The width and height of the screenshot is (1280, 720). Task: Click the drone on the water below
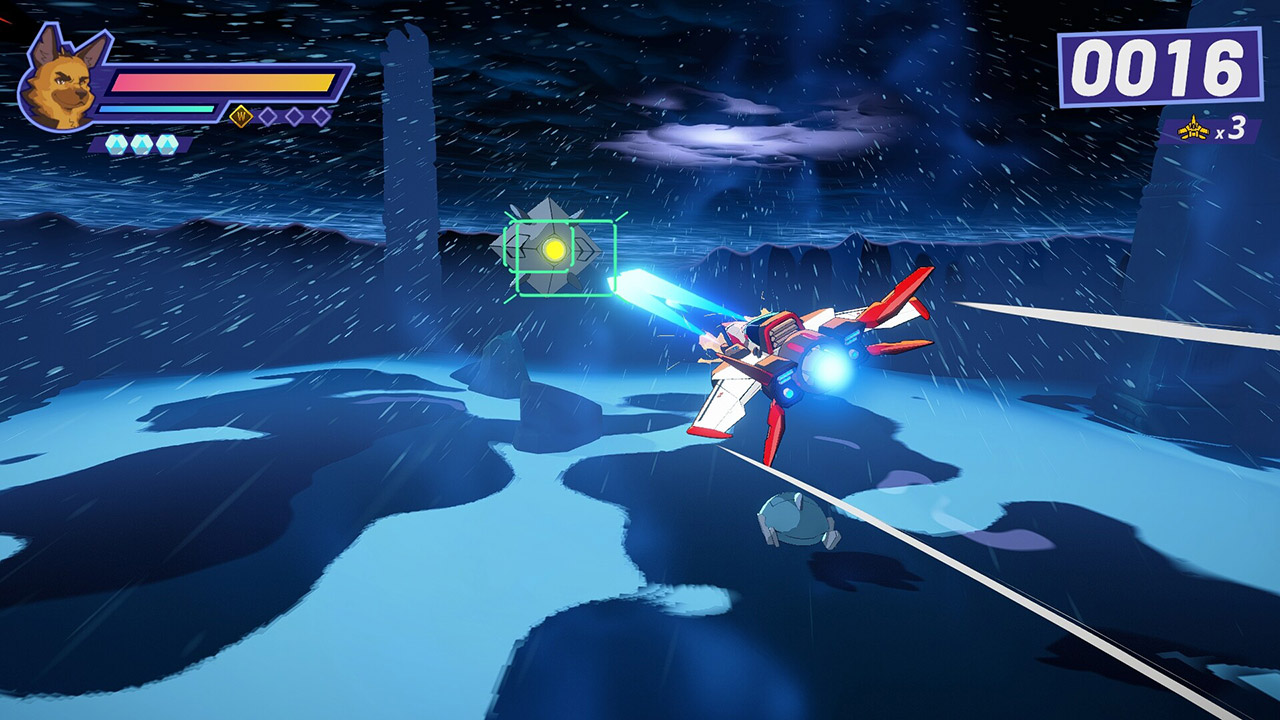pos(795,520)
